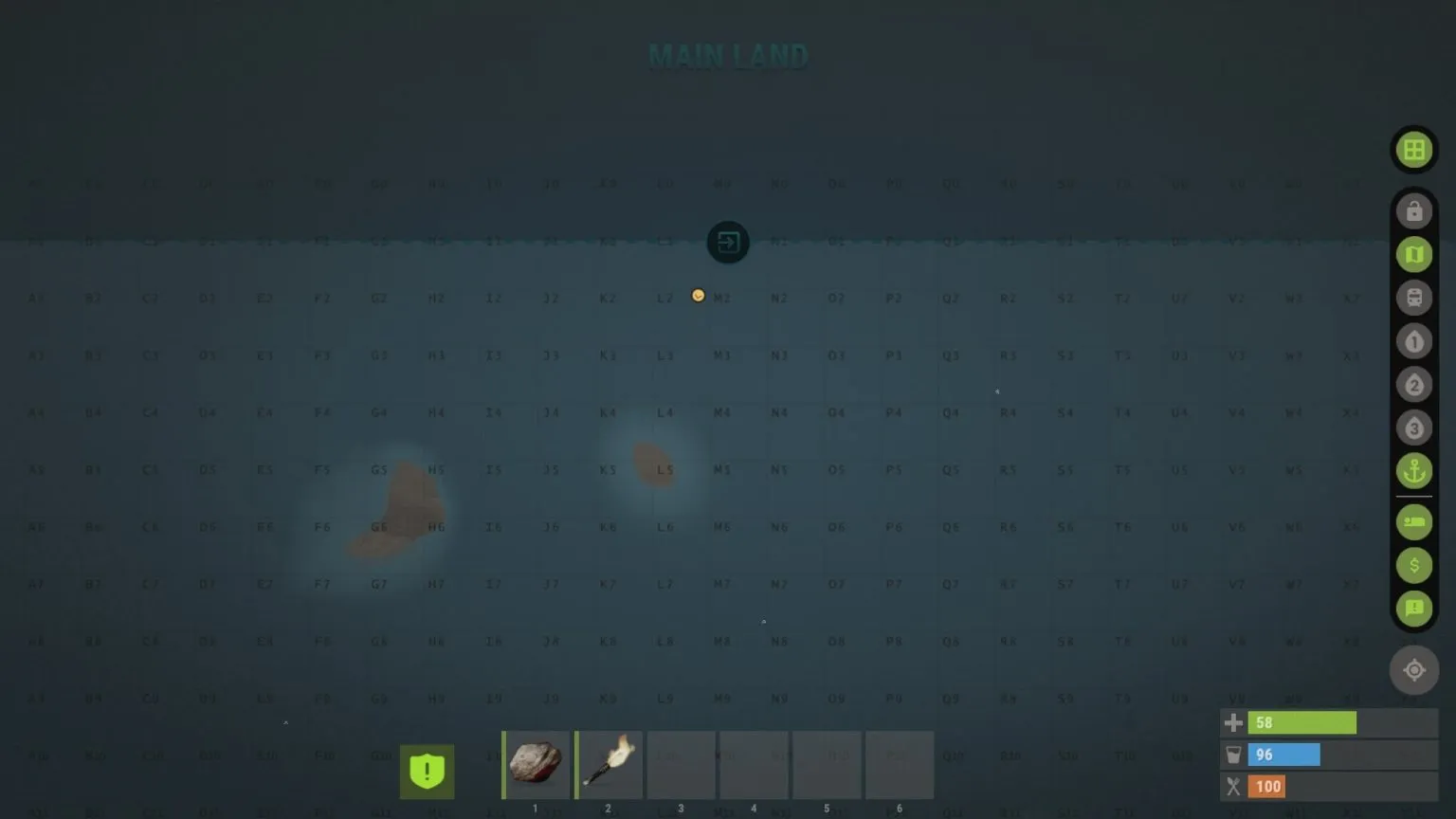Click the green health bar
The image size is (1456, 819).
(x=1302, y=722)
